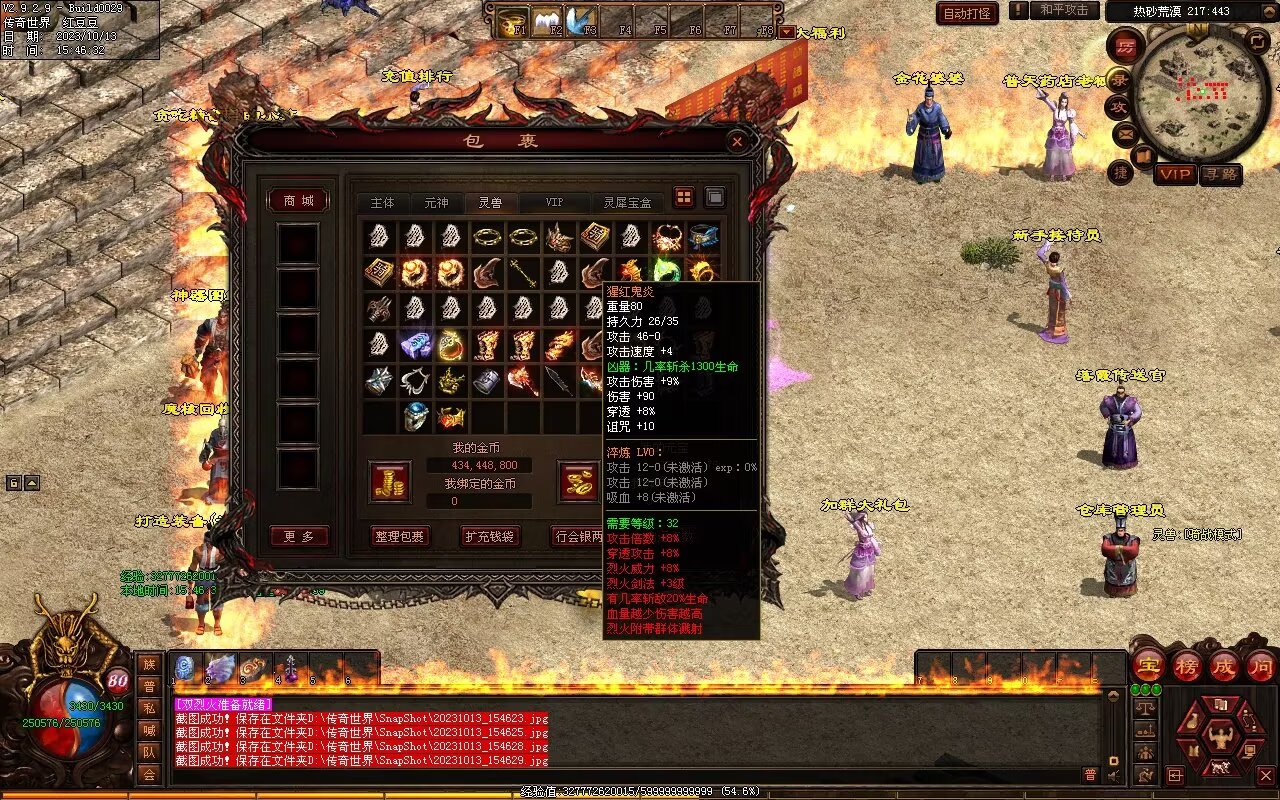Screen dimensions: 1280x800
Task: Switch to the 元神 tab
Action: click(x=436, y=202)
